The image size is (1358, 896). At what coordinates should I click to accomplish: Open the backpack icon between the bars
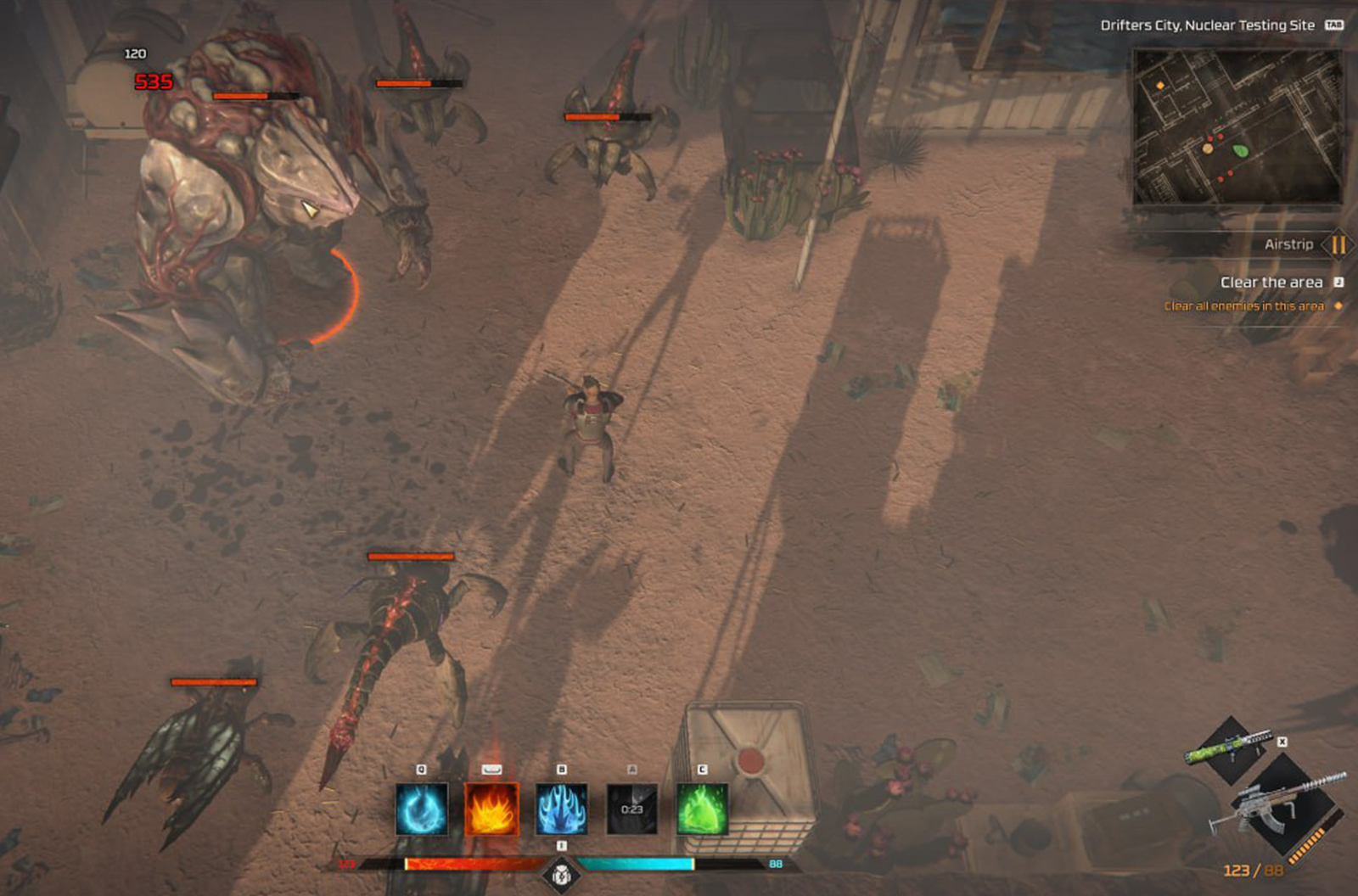click(561, 874)
